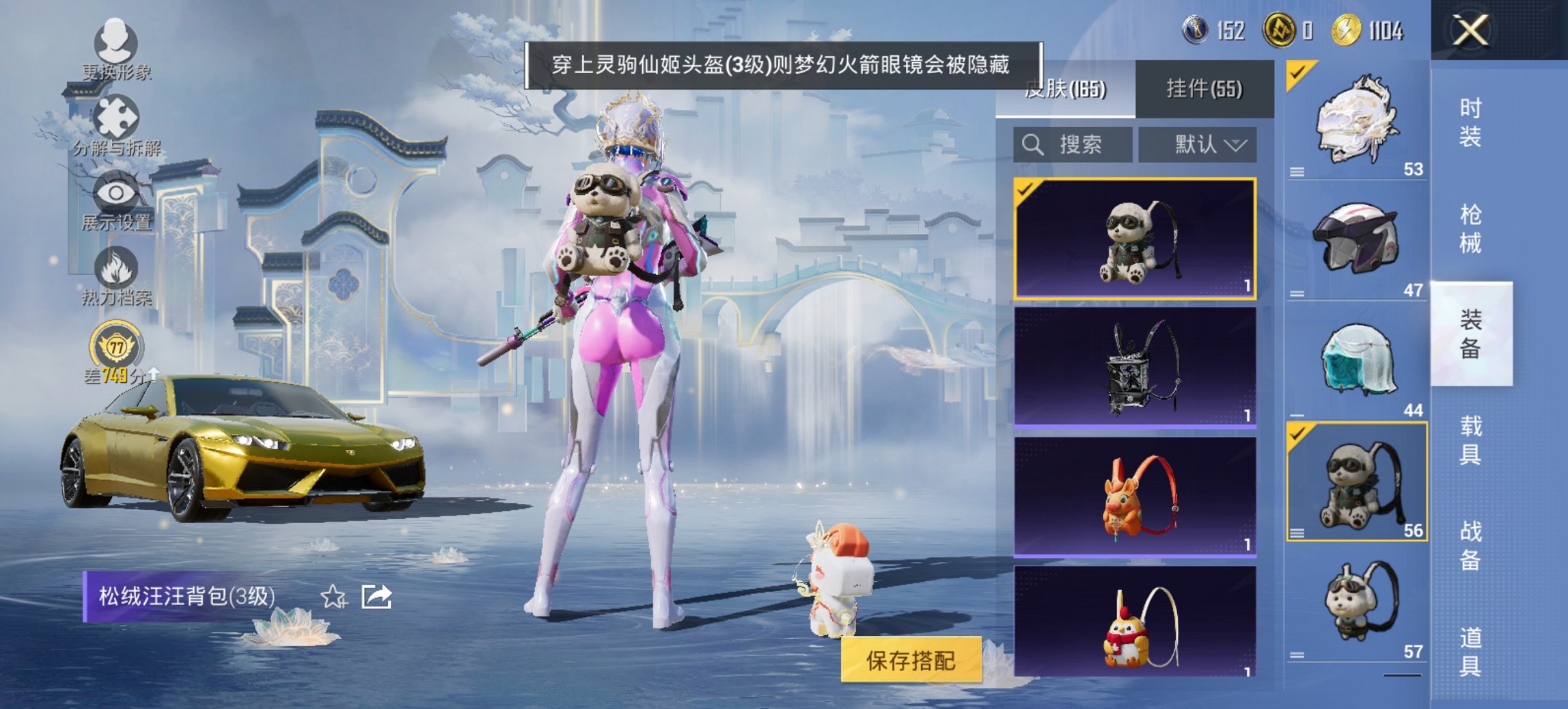Open 展示设置 via the eye icon
Viewport: 1568px width, 709px height.
click(x=116, y=192)
